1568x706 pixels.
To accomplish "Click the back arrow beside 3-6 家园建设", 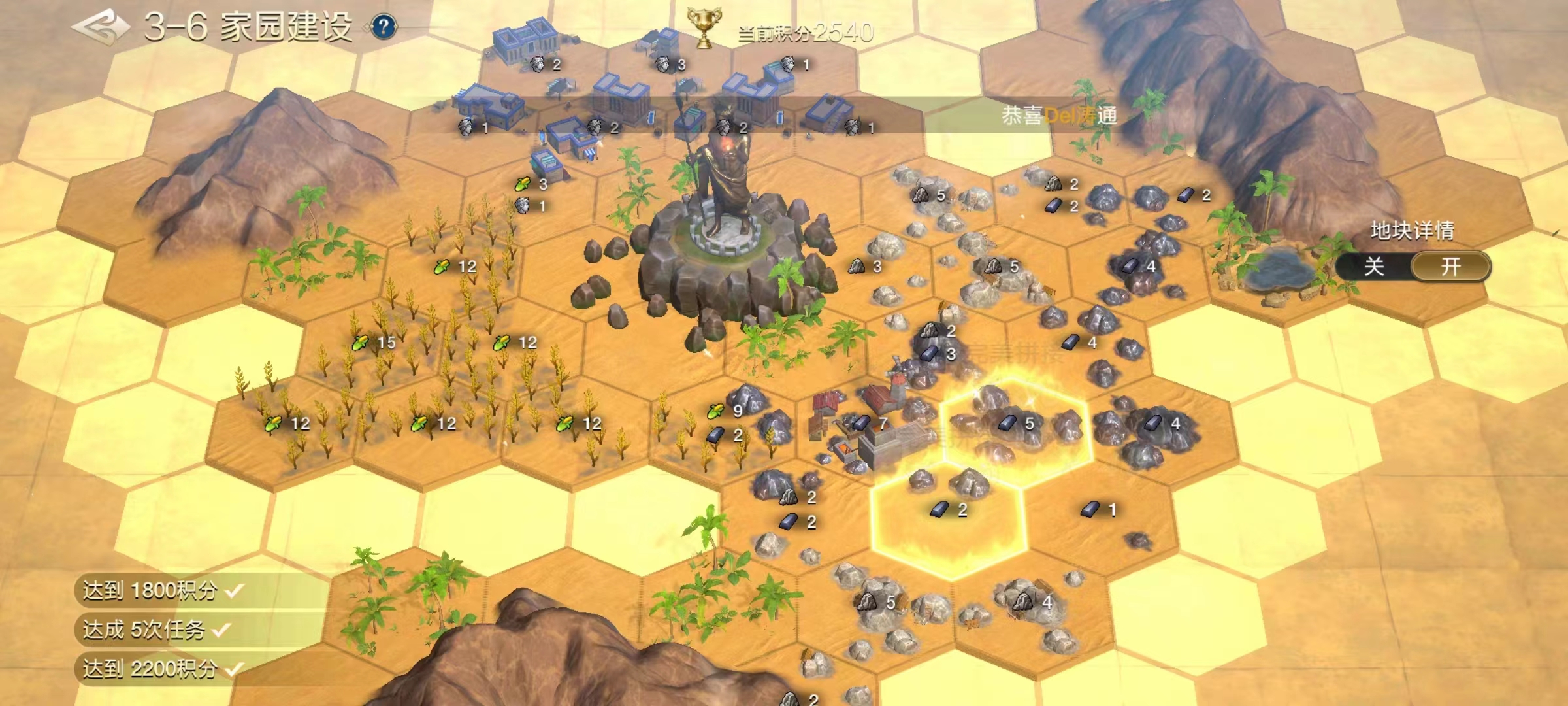I will point(101,27).
